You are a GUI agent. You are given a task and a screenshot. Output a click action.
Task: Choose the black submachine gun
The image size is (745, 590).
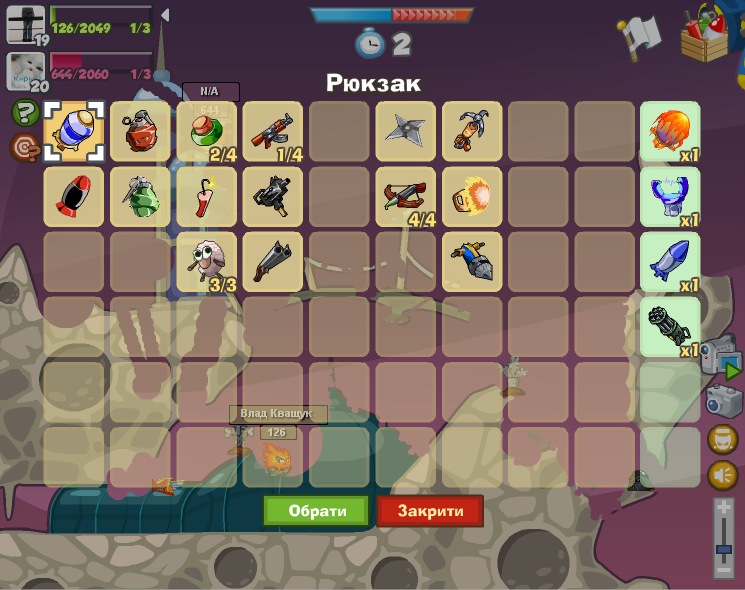(272, 197)
